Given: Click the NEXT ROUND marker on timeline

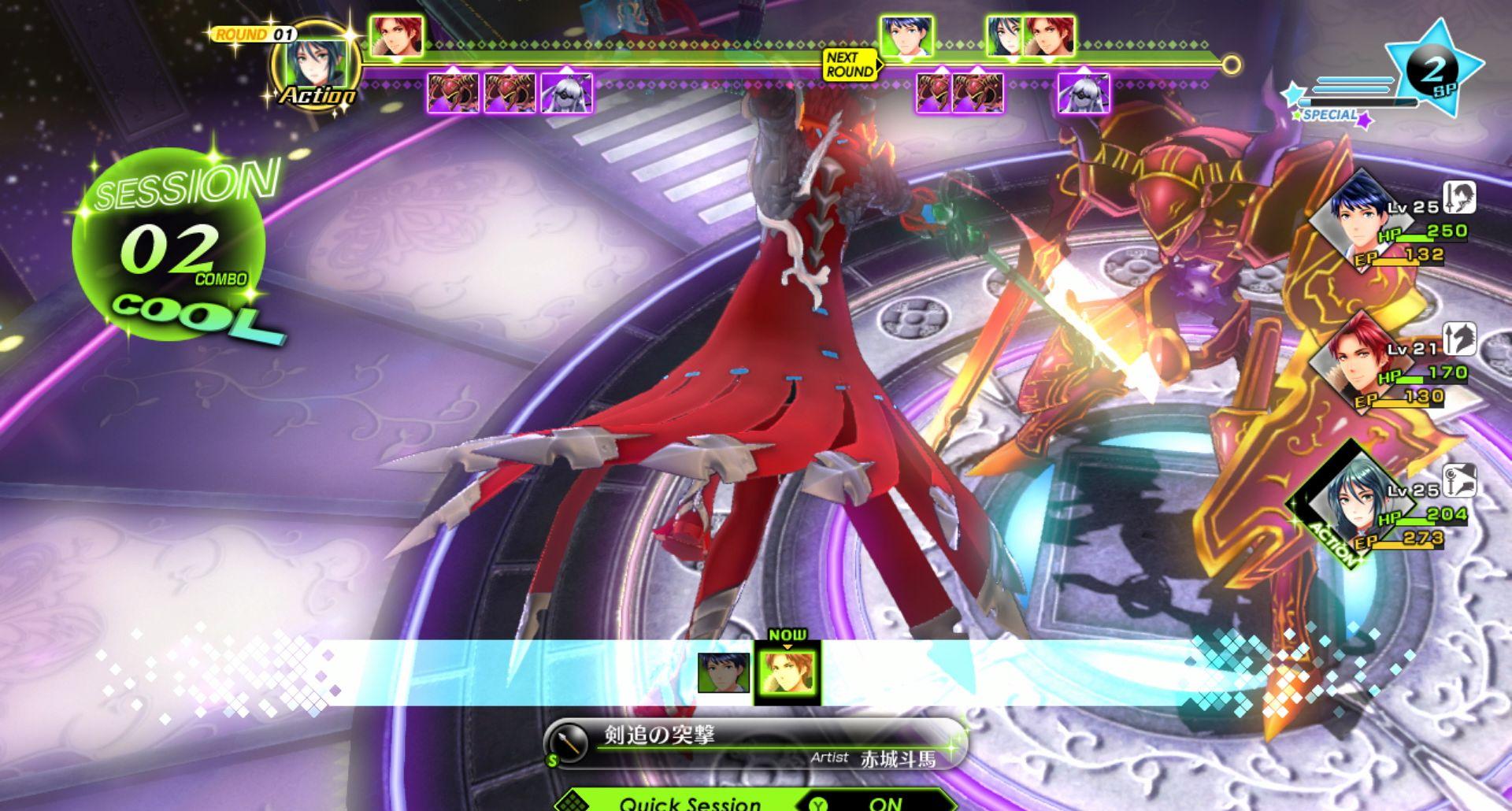Looking at the screenshot, I should click(850, 65).
